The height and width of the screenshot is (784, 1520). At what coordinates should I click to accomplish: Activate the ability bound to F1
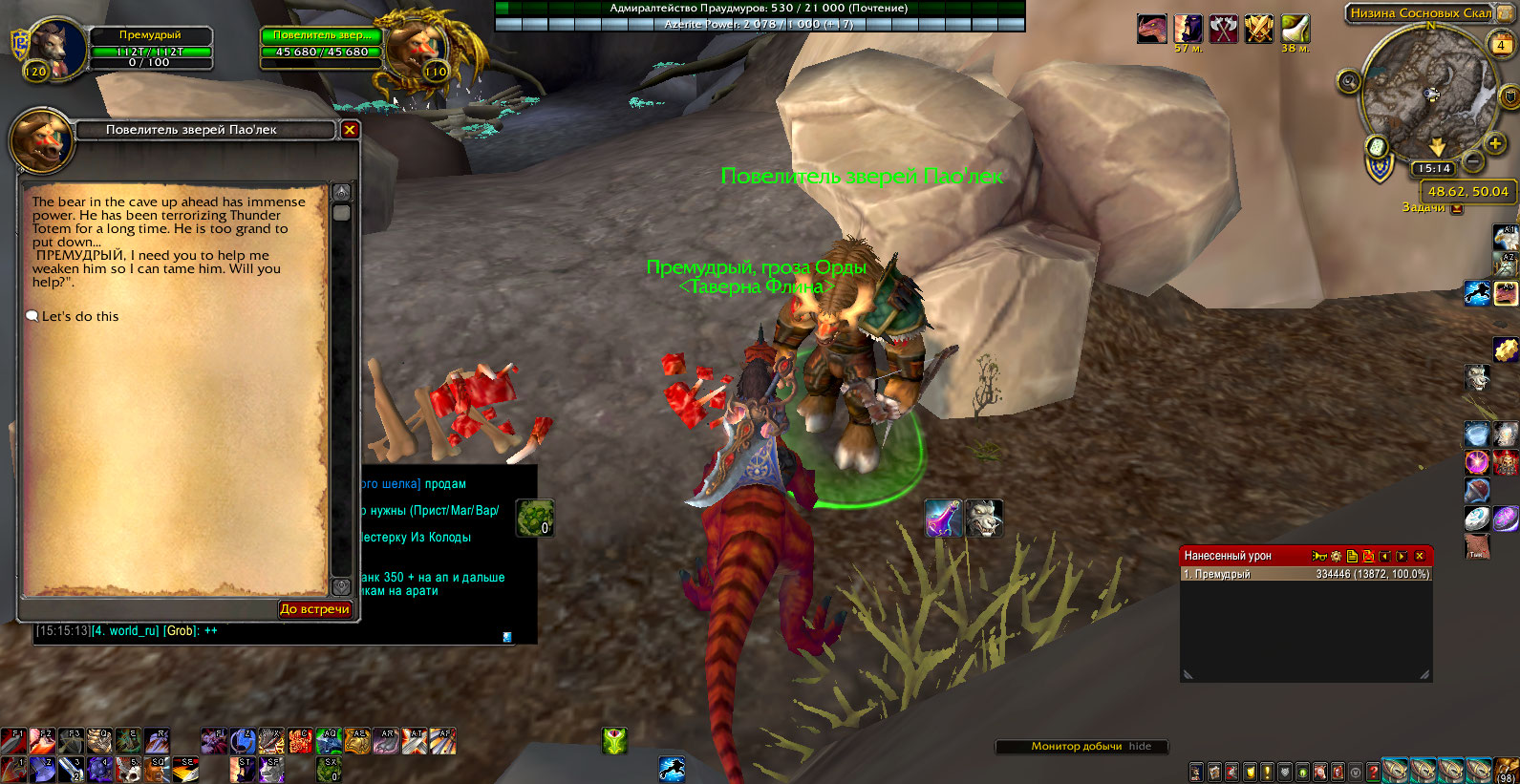12,741
